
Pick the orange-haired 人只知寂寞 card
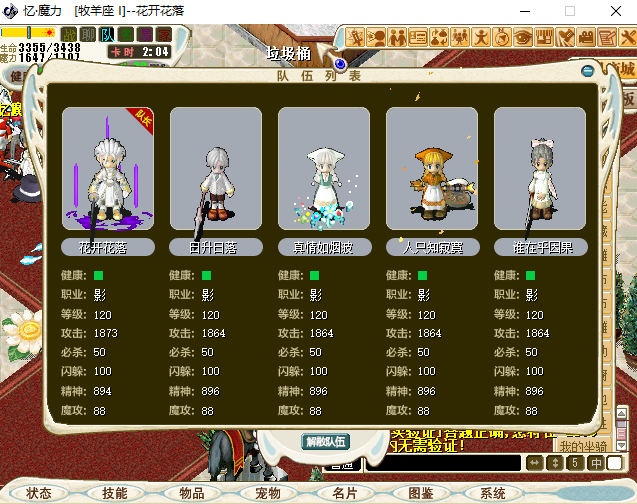432,170
